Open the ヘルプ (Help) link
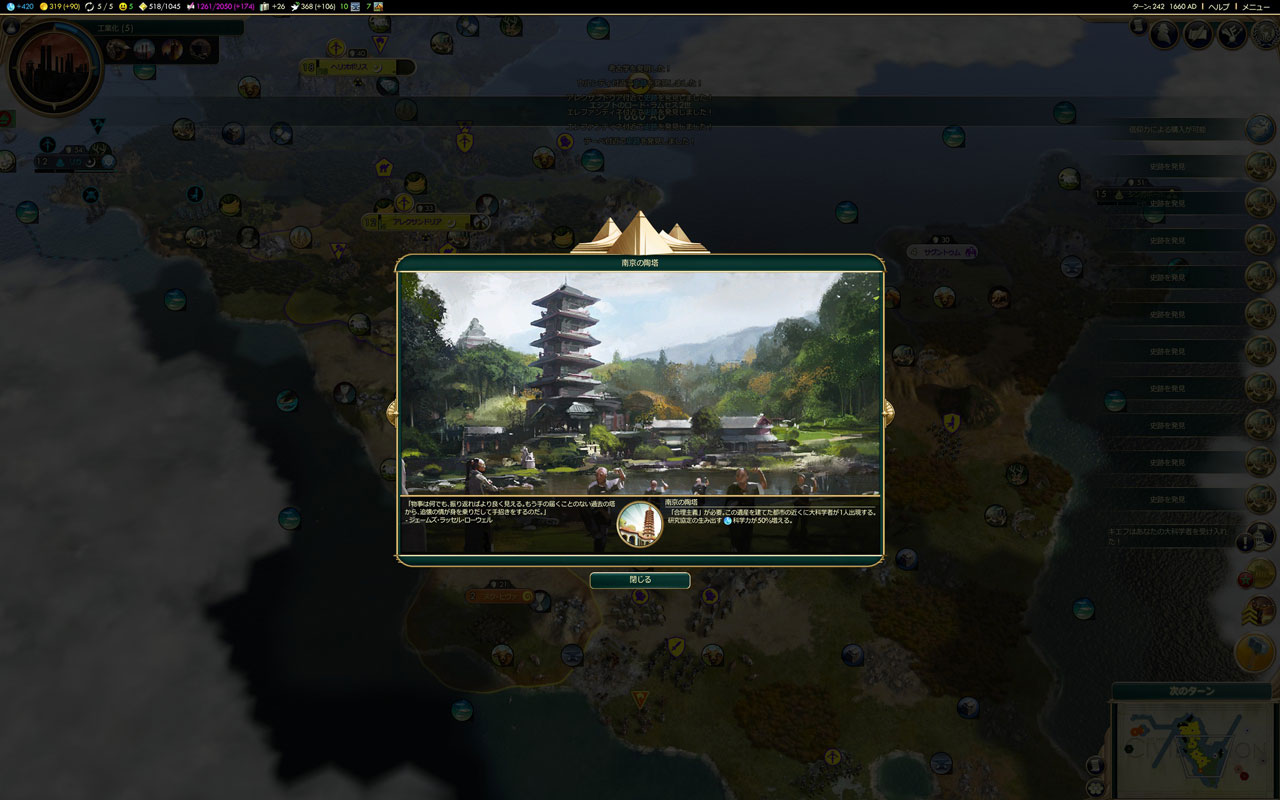The height and width of the screenshot is (800, 1280). coord(1219,6)
